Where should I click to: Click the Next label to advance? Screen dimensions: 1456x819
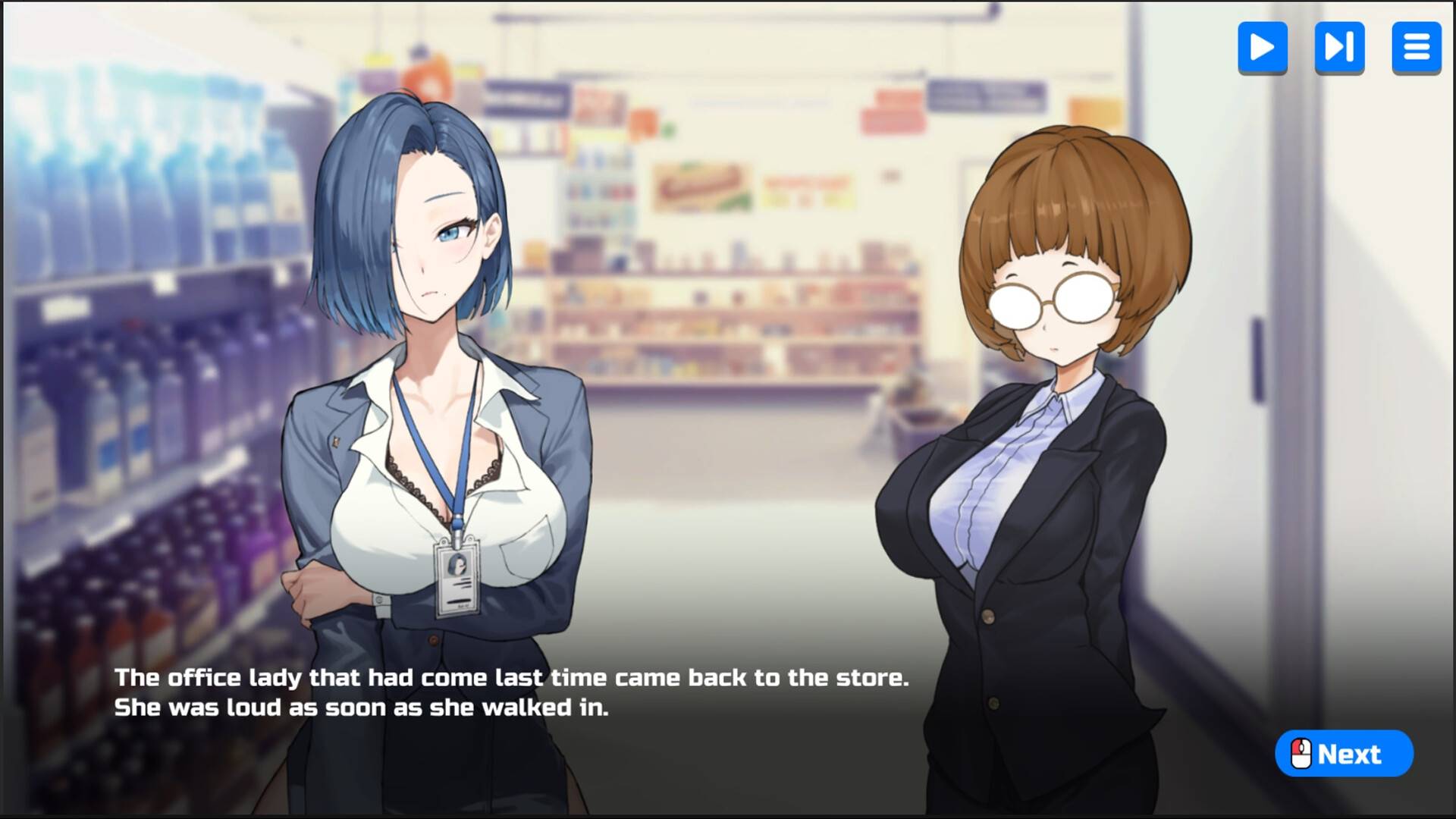pyautogui.click(x=1349, y=754)
